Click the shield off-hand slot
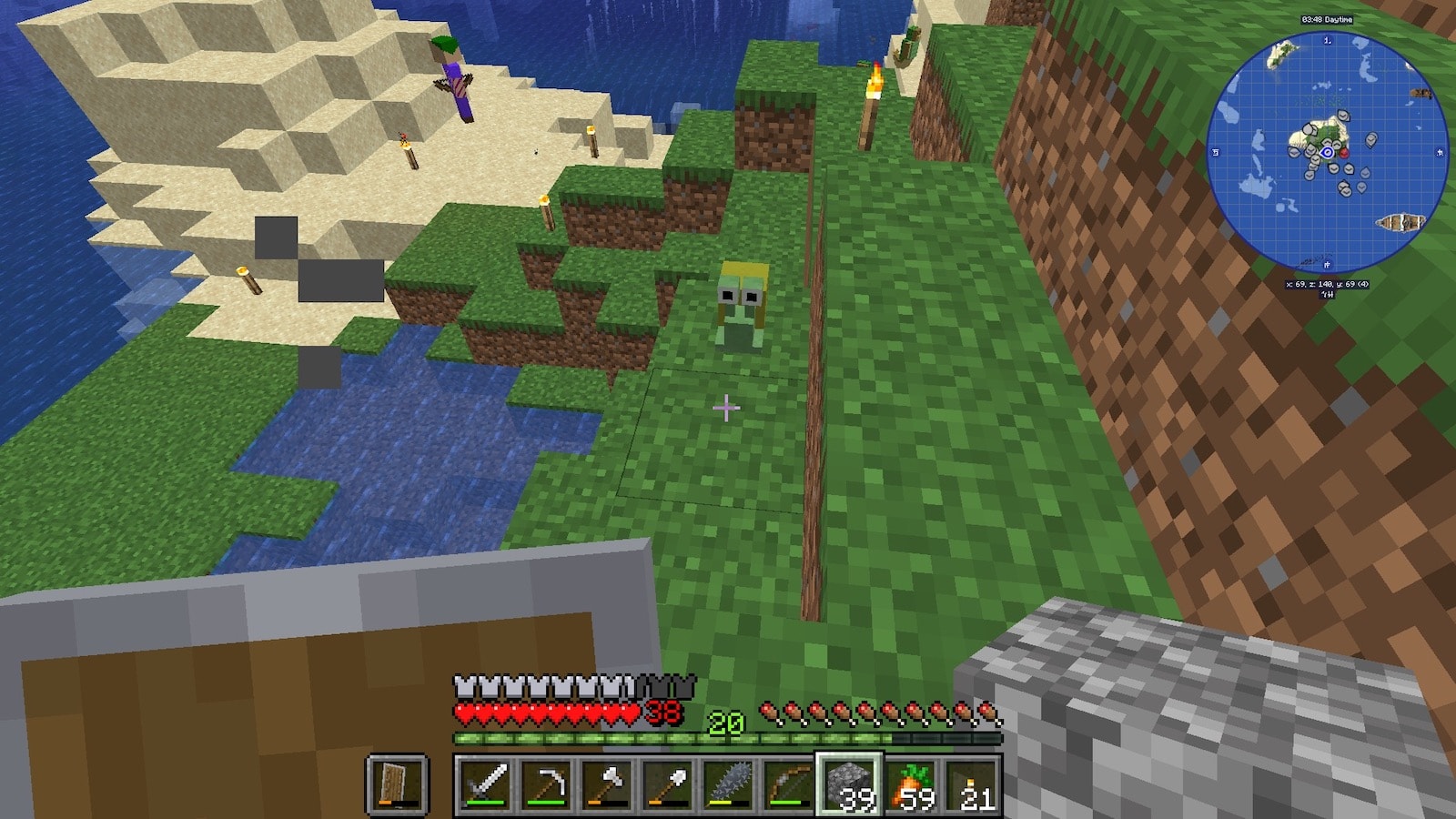The image size is (1456, 819). click(x=398, y=784)
